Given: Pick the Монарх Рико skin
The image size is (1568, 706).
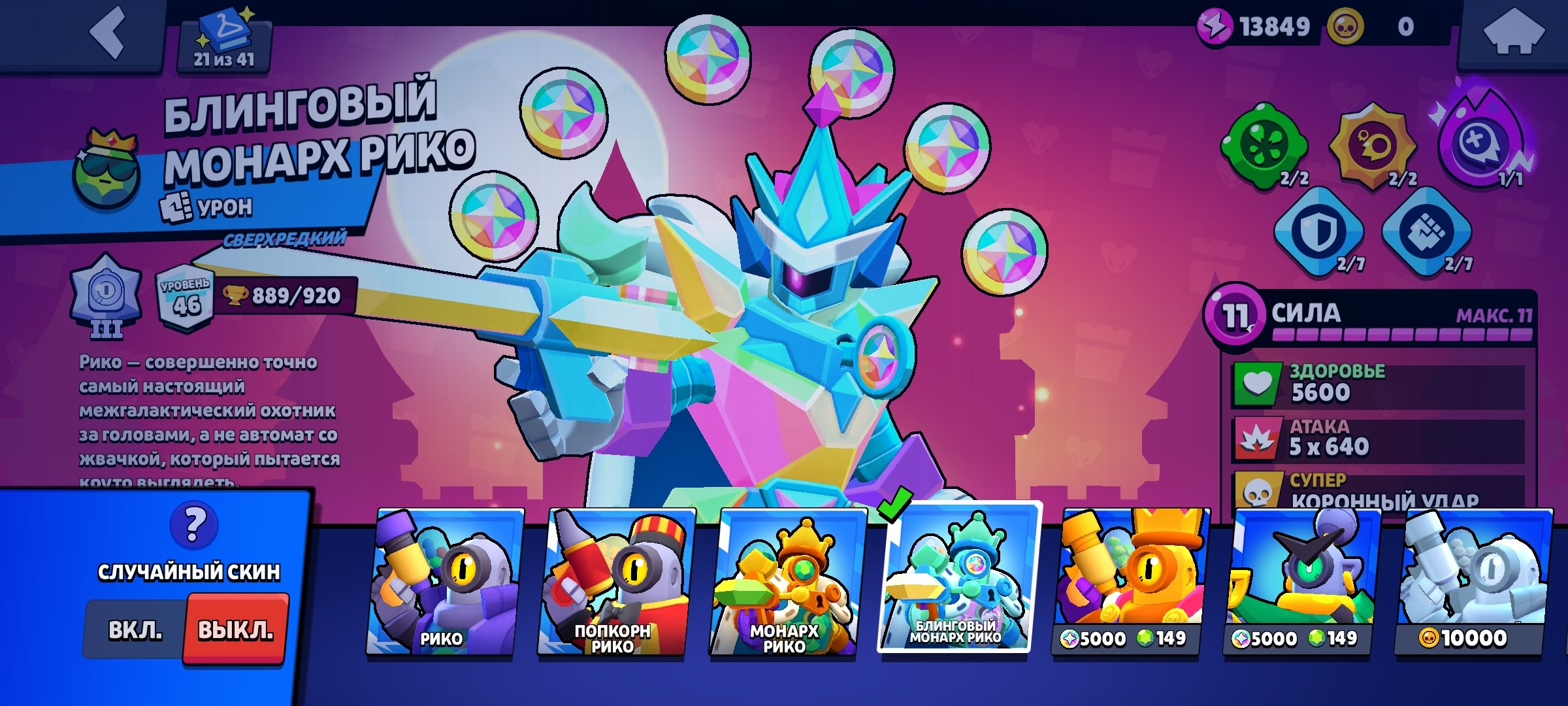Looking at the screenshot, I should tap(786, 582).
